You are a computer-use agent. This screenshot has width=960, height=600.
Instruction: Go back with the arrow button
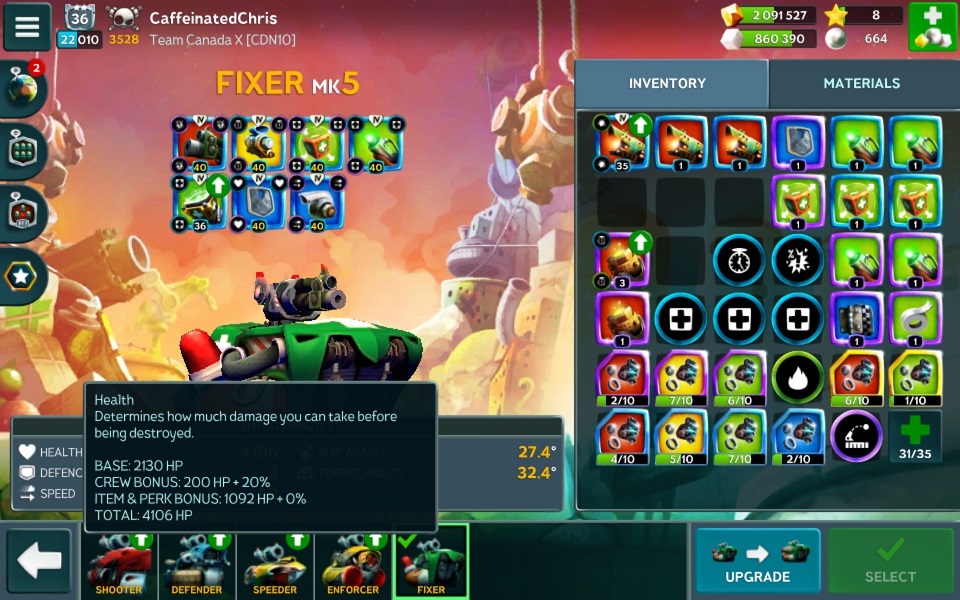(x=39, y=561)
